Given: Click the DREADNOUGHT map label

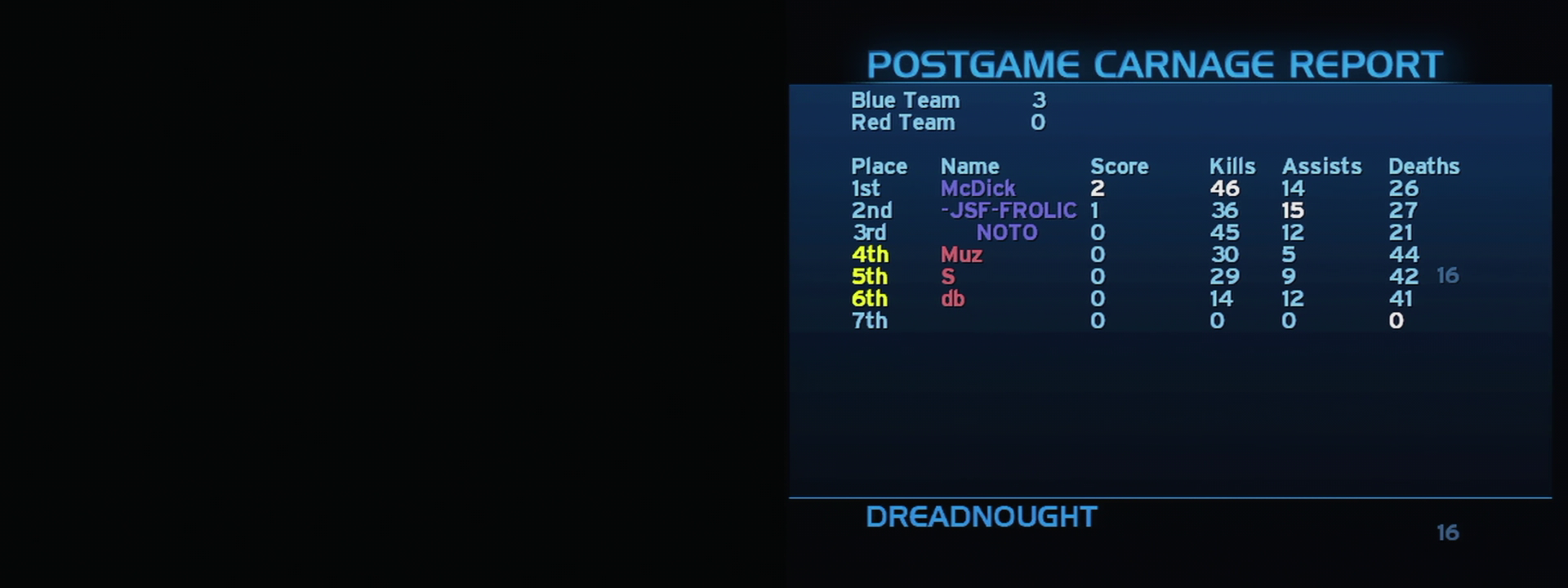Looking at the screenshot, I should click(x=980, y=516).
